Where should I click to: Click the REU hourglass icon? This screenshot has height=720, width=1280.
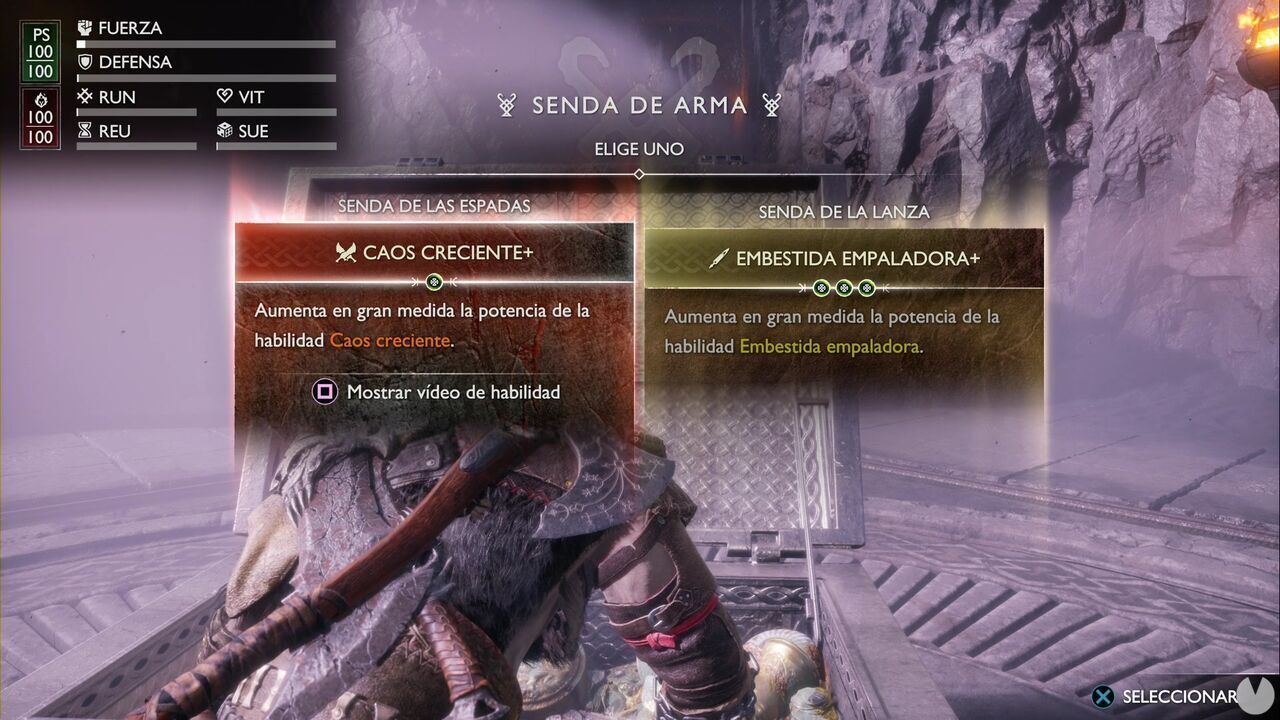tap(85, 130)
